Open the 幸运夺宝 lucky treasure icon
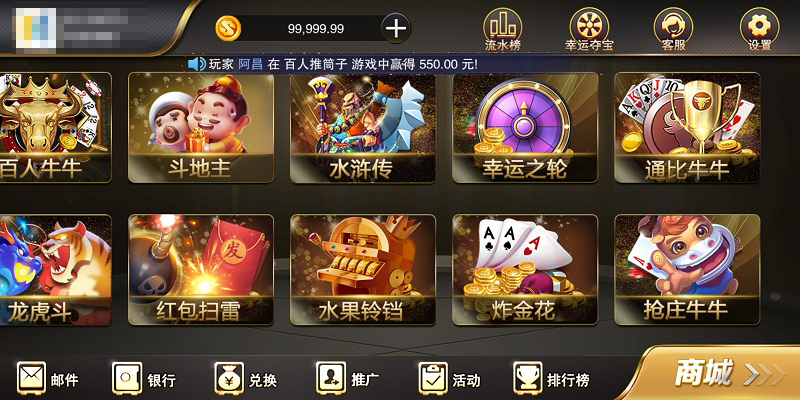This screenshot has height=400, width=800. point(589,26)
